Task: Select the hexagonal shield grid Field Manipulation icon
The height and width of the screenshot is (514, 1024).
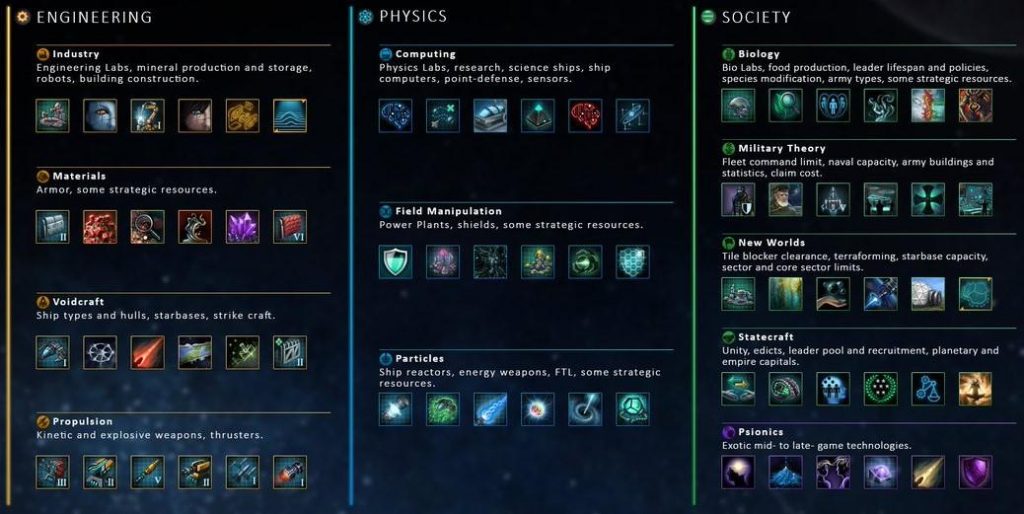Action: [x=632, y=262]
